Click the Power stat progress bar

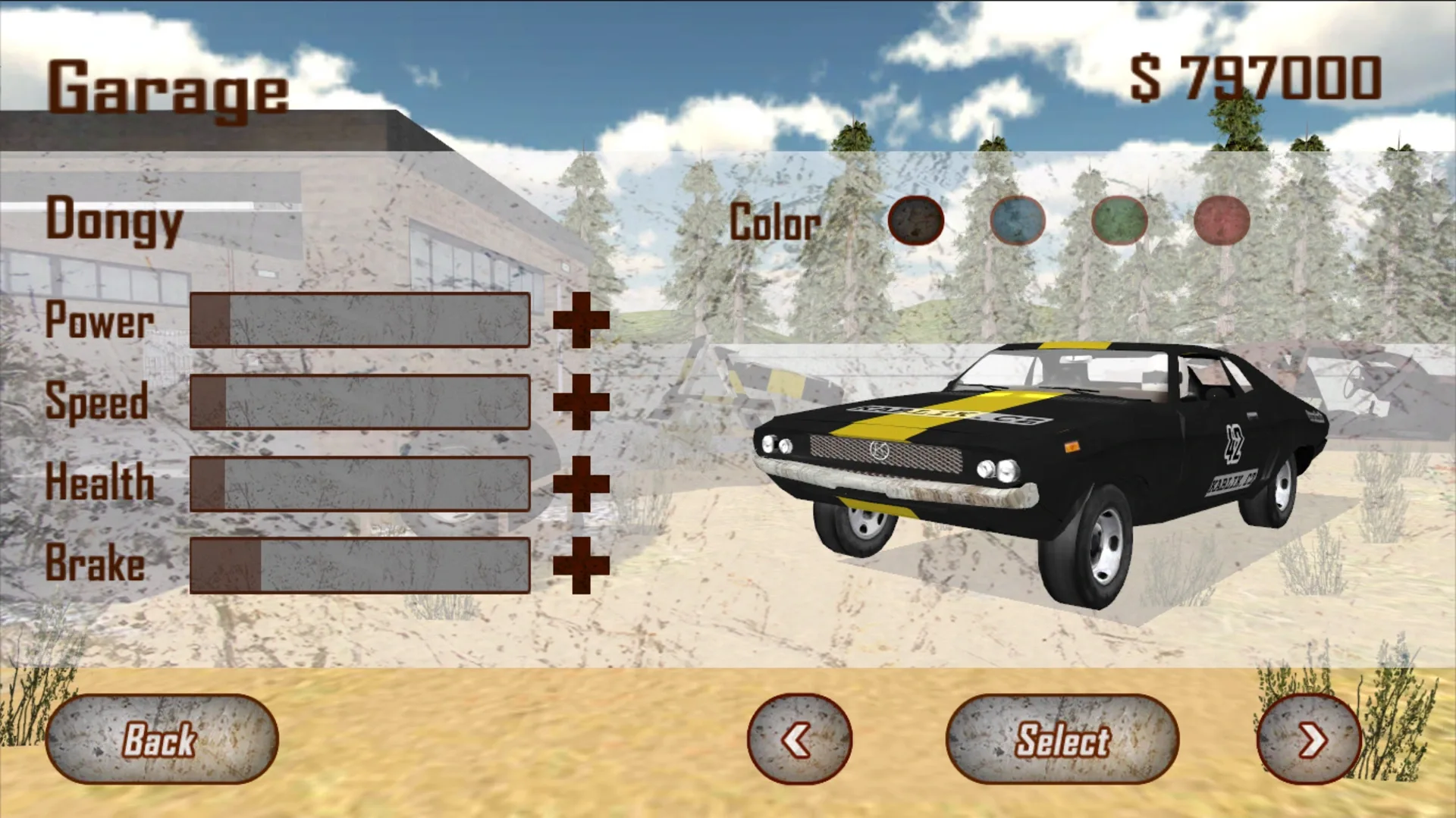tap(360, 321)
